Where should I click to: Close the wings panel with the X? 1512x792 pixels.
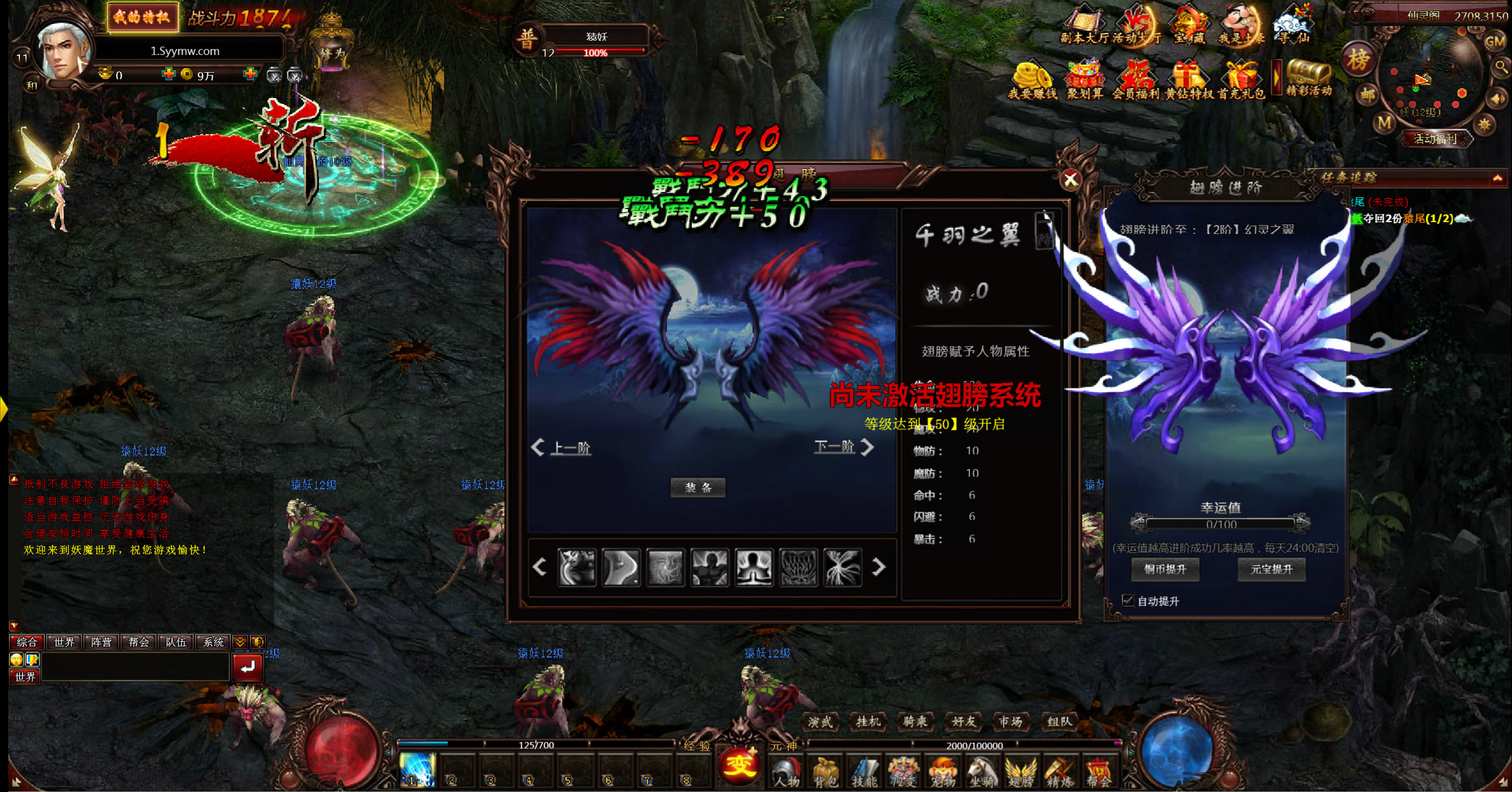coord(1070,180)
